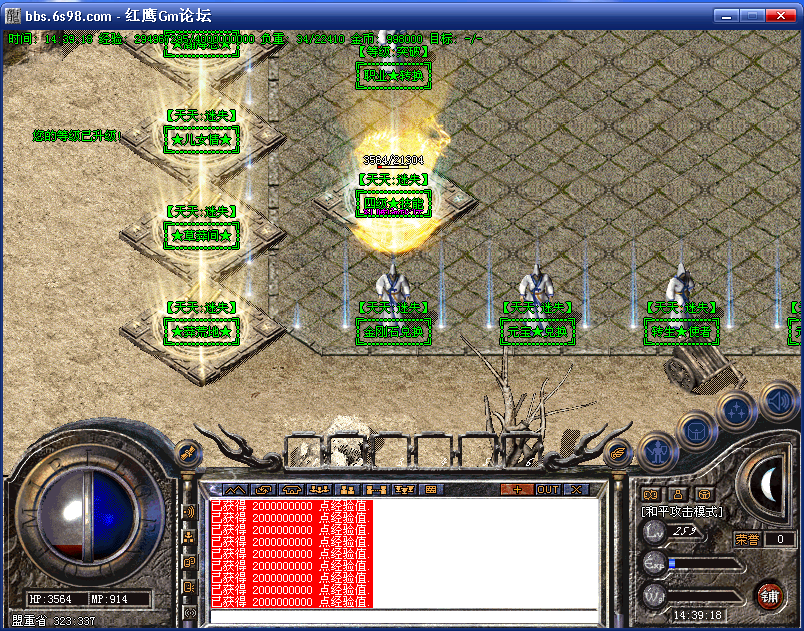Open the sparkle skills round button

coord(736,409)
